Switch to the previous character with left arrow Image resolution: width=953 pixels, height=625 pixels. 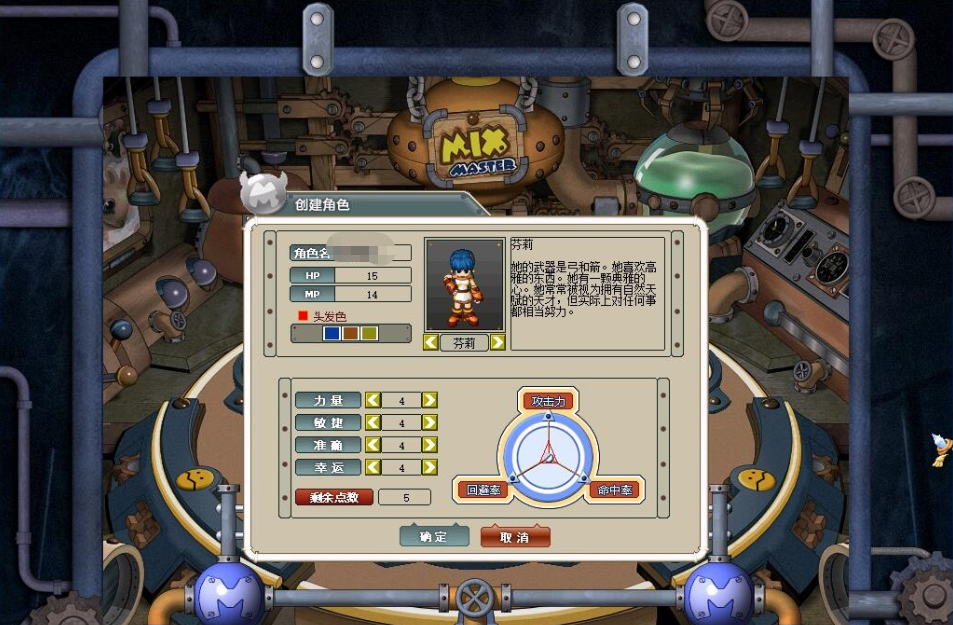pos(431,342)
